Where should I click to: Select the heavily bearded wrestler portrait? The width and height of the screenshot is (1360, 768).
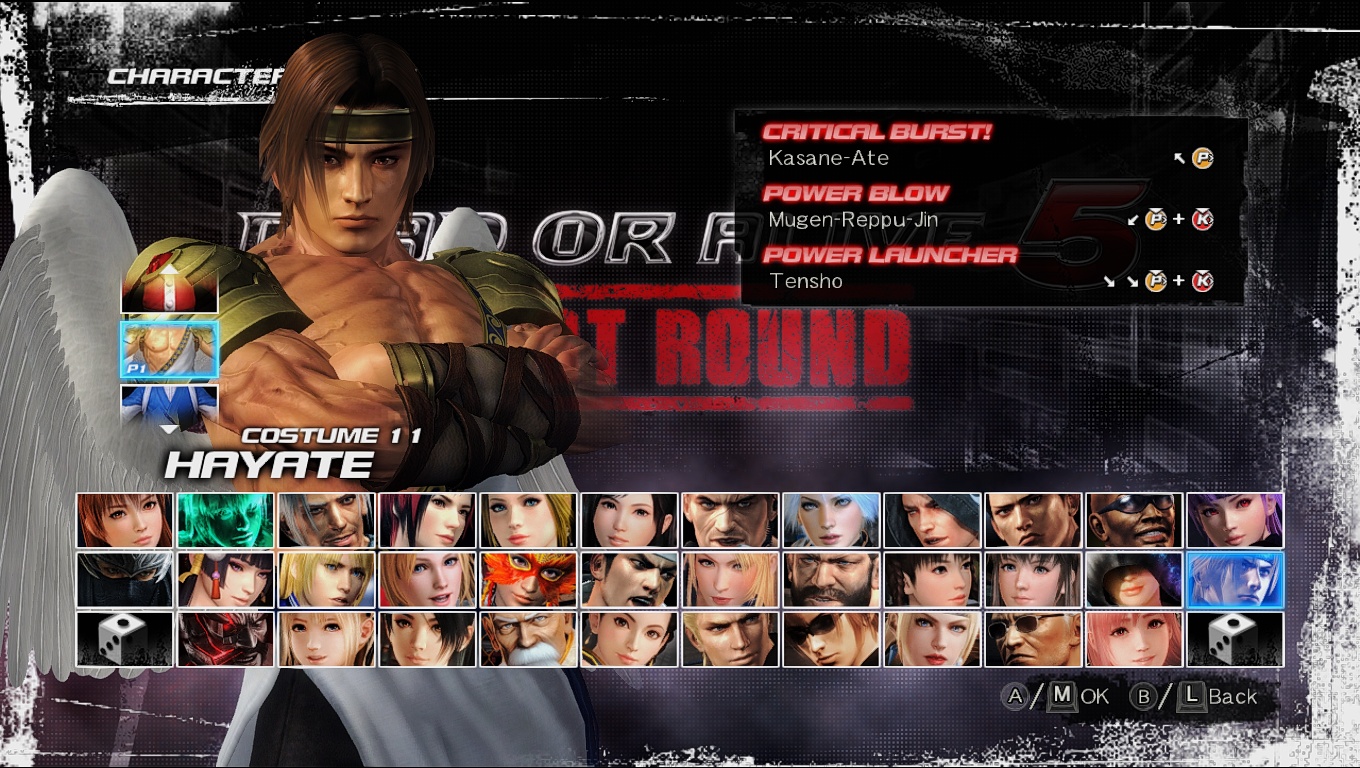click(x=831, y=580)
